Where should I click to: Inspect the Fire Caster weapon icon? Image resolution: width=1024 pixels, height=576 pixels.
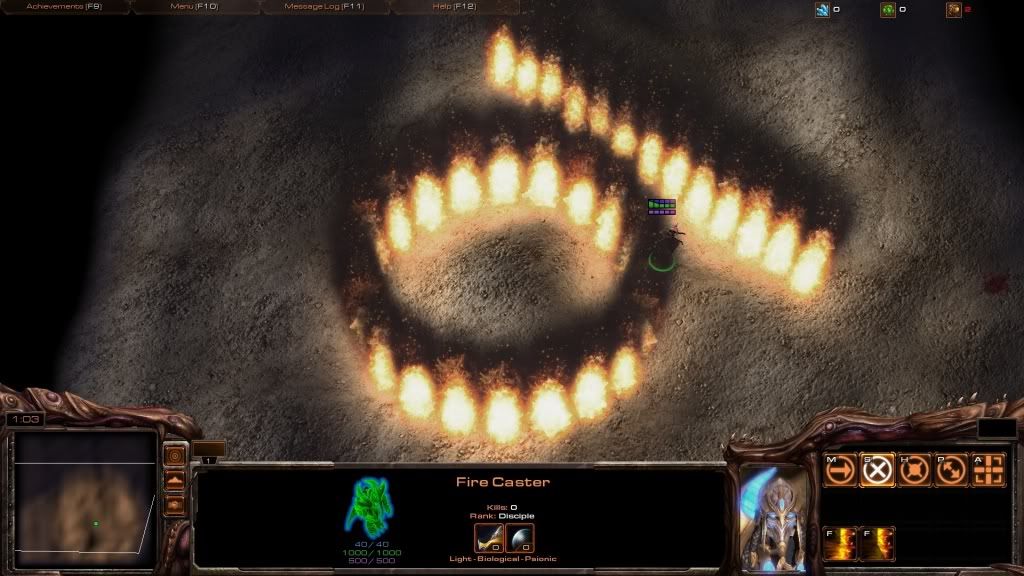coord(488,538)
